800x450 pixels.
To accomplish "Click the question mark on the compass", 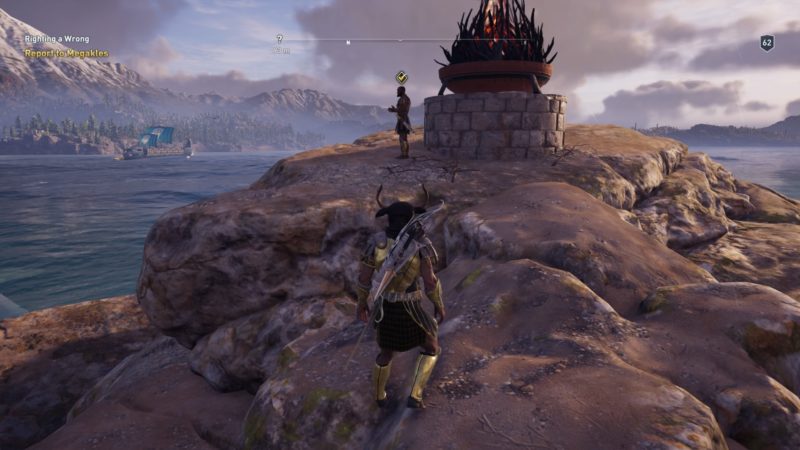I will [x=280, y=39].
